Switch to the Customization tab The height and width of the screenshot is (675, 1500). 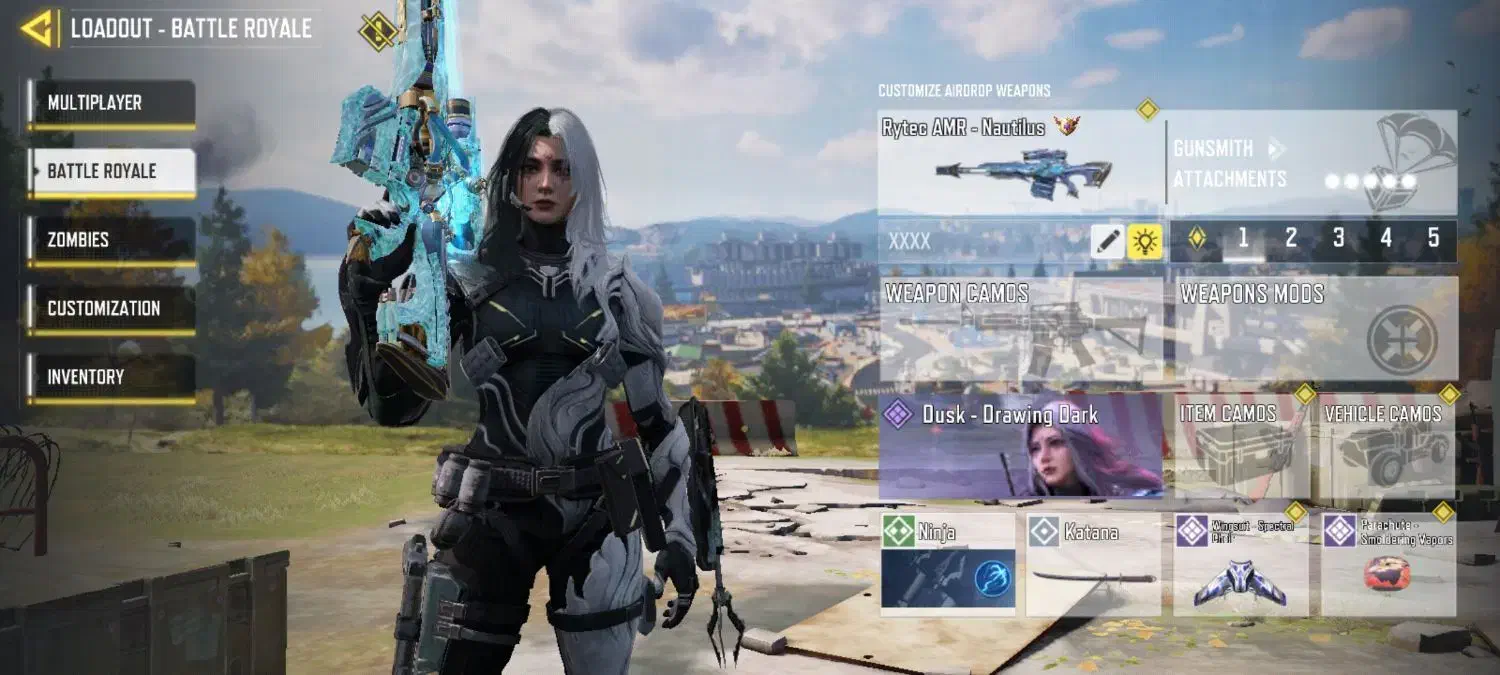[111, 309]
